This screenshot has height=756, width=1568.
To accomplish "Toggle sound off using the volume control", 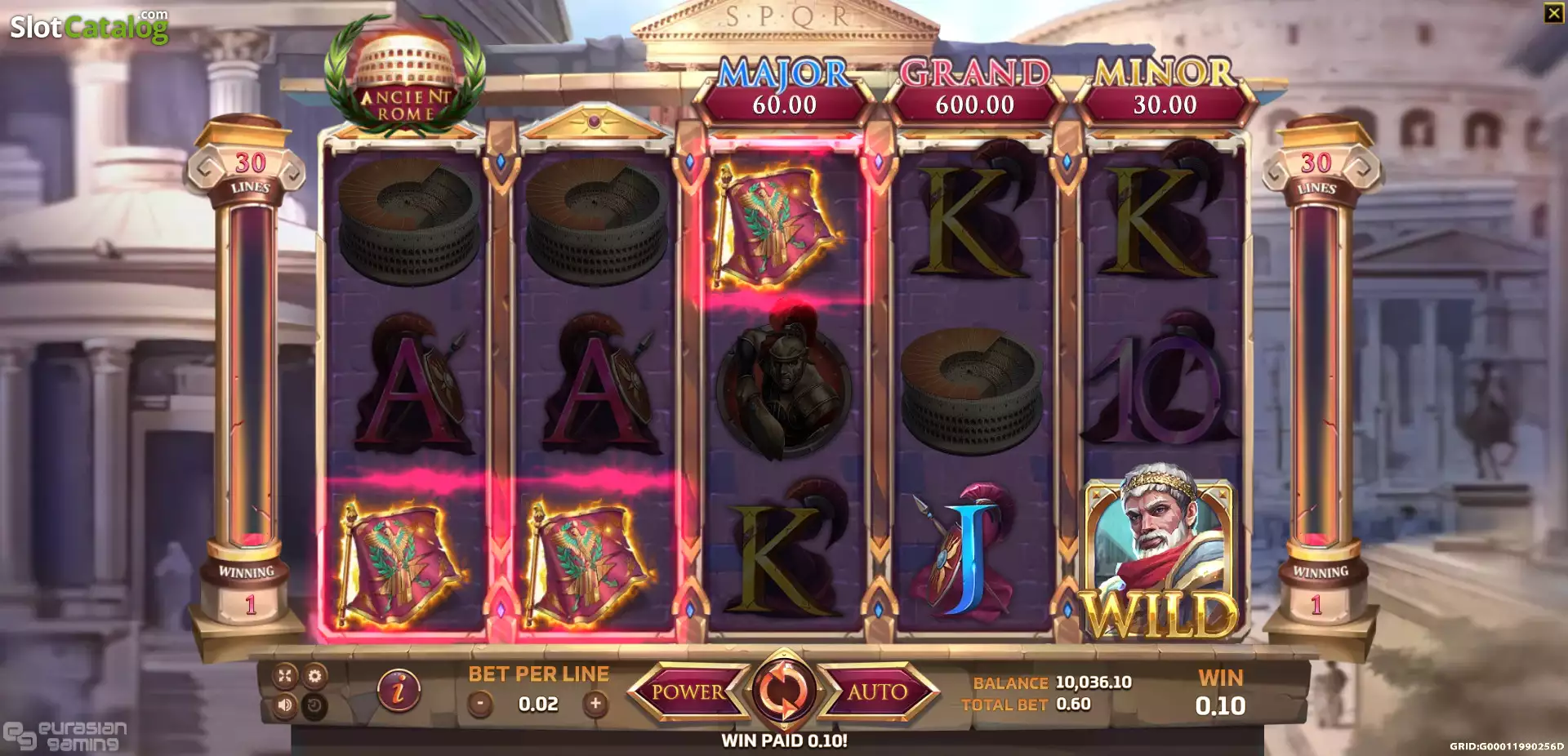I will coord(286,707).
